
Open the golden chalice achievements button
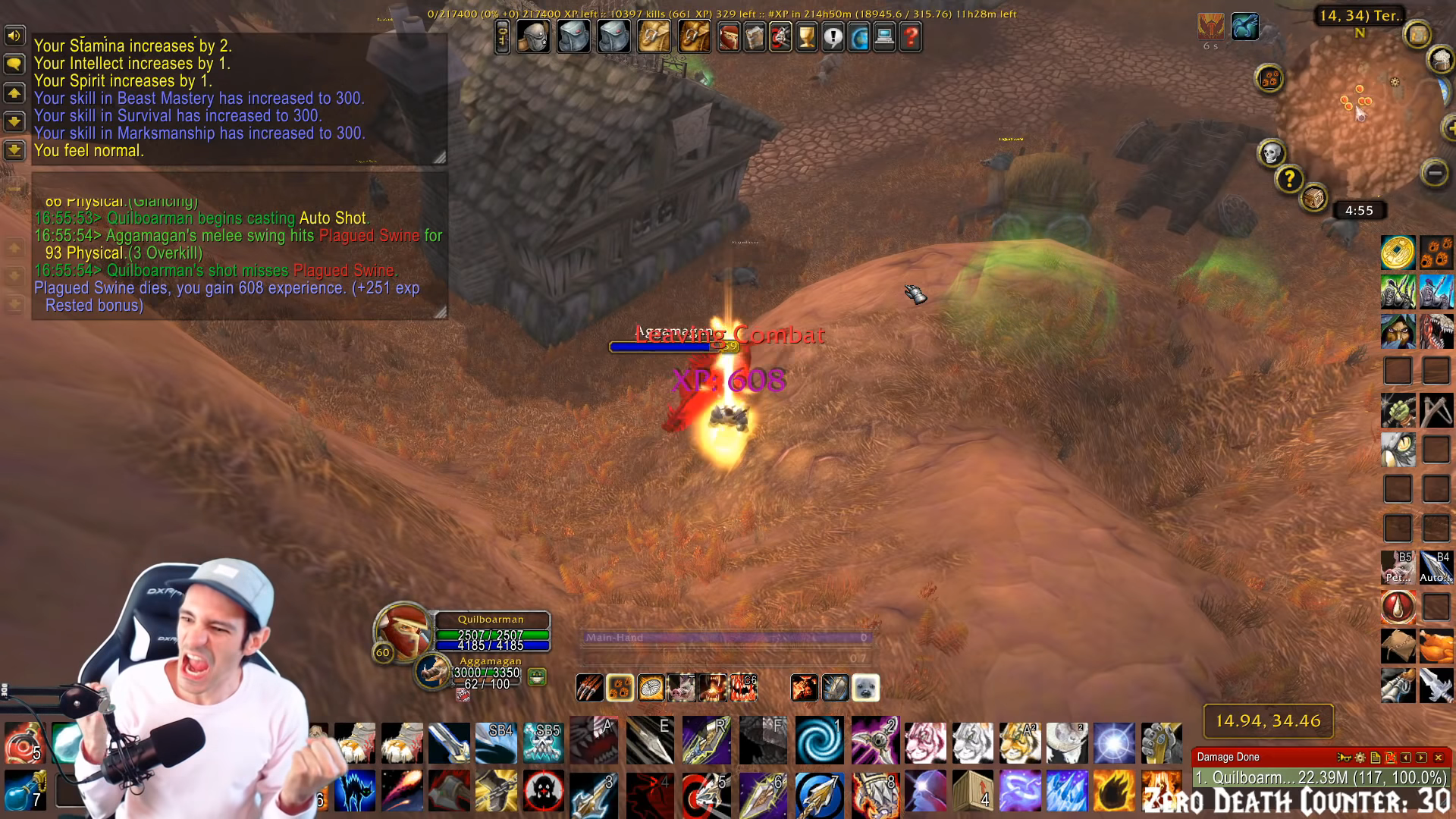click(807, 36)
